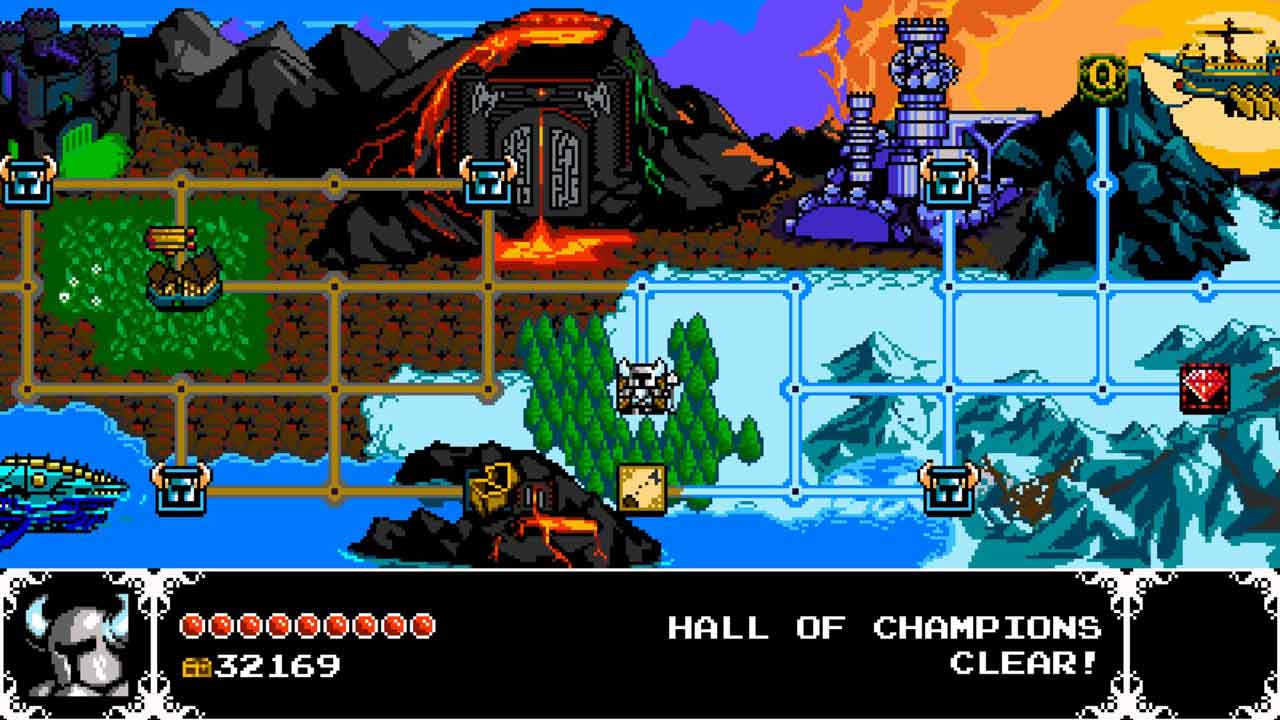Image resolution: width=1280 pixels, height=720 pixels.
Task: Open the red gem encounter node
Action: 1204,389
